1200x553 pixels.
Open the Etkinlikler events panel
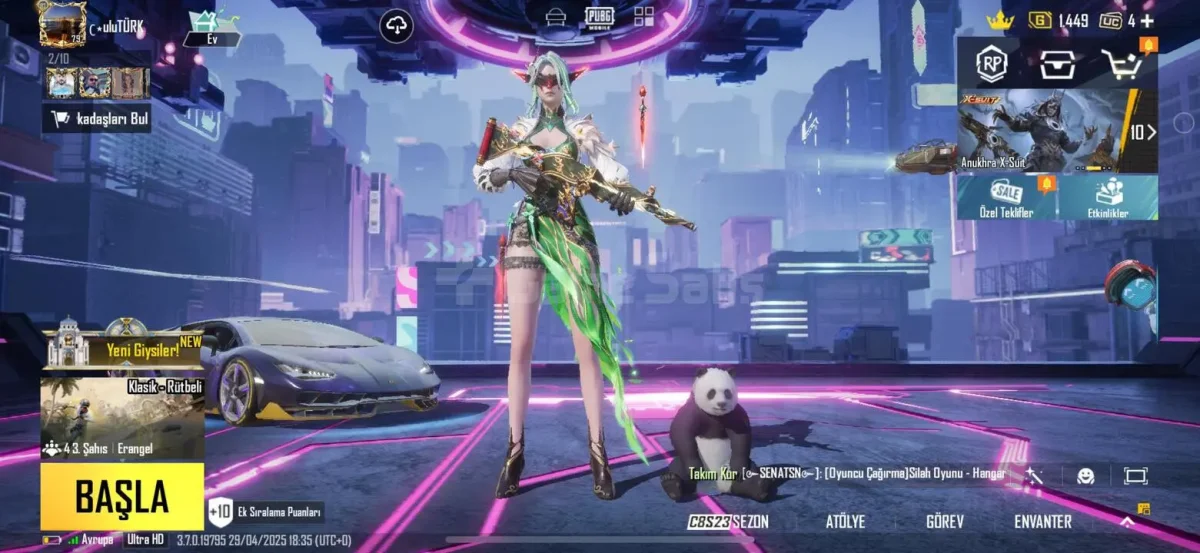(1108, 198)
